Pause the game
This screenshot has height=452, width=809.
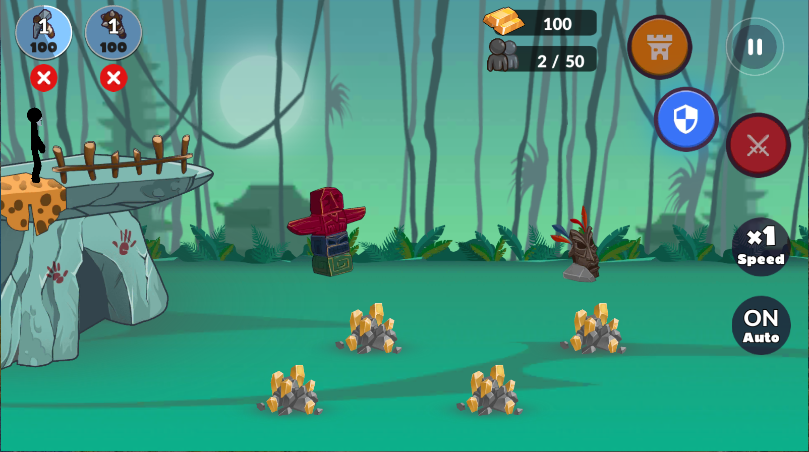[754, 47]
